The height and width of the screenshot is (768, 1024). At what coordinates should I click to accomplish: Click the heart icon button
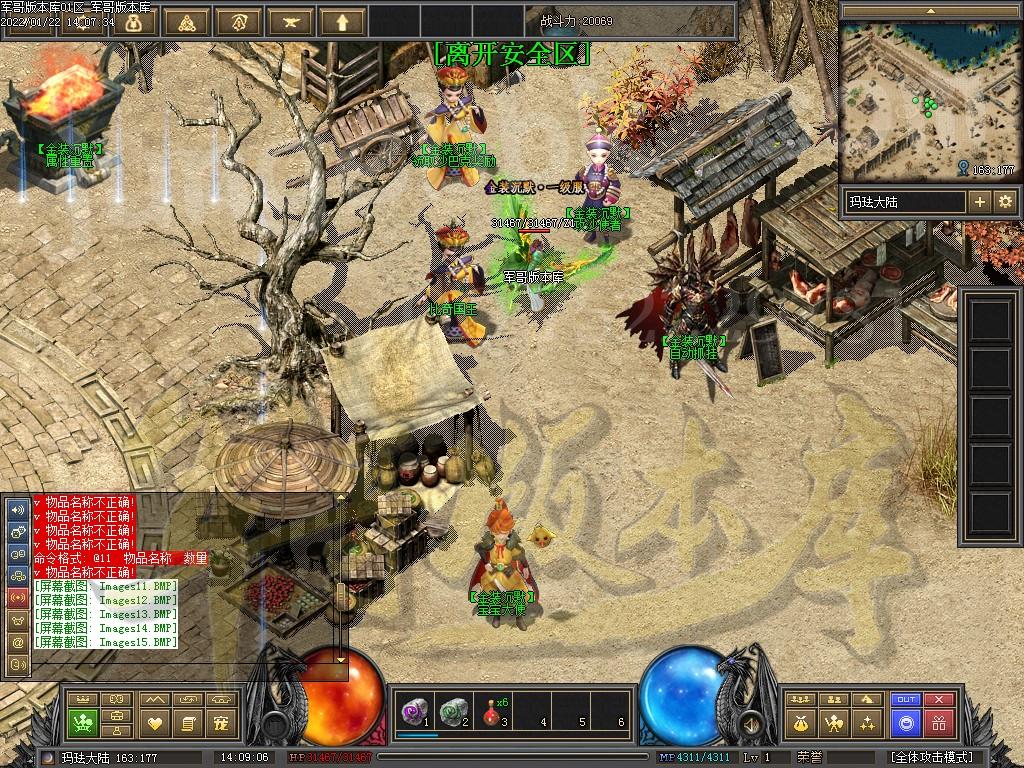(x=155, y=722)
